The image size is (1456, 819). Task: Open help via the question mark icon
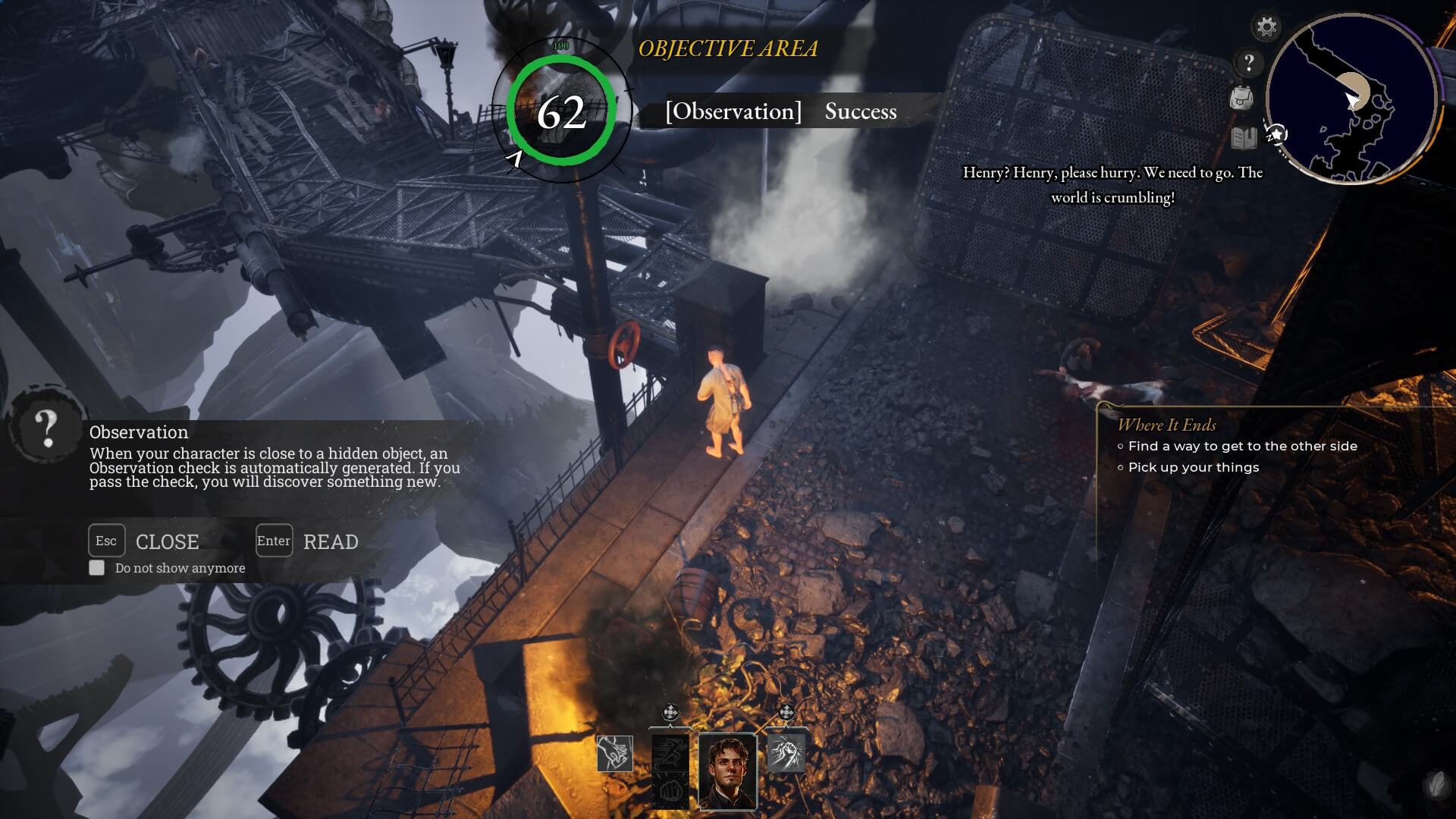(x=1249, y=62)
